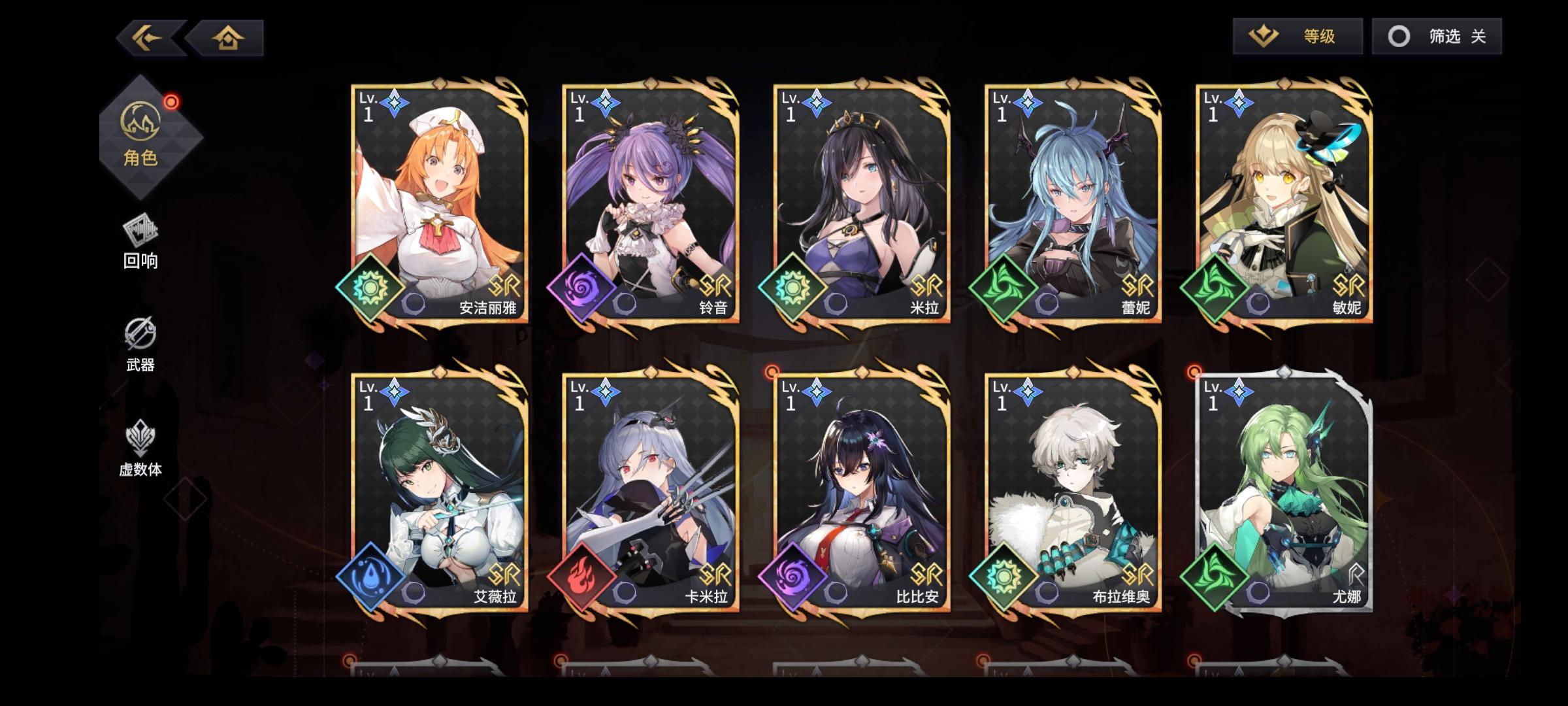Image resolution: width=1568 pixels, height=706 pixels.
Task: Select the 回响 echo sidebar icon
Action: click(x=140, y=235)
